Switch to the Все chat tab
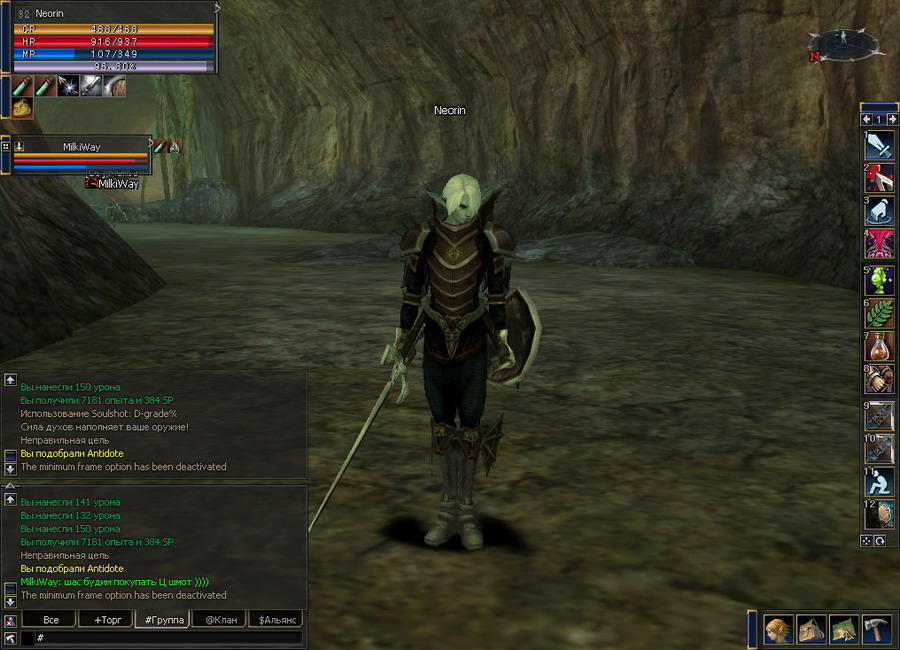Viewport: 900px width, 650px height. click(x=50, y=620)
